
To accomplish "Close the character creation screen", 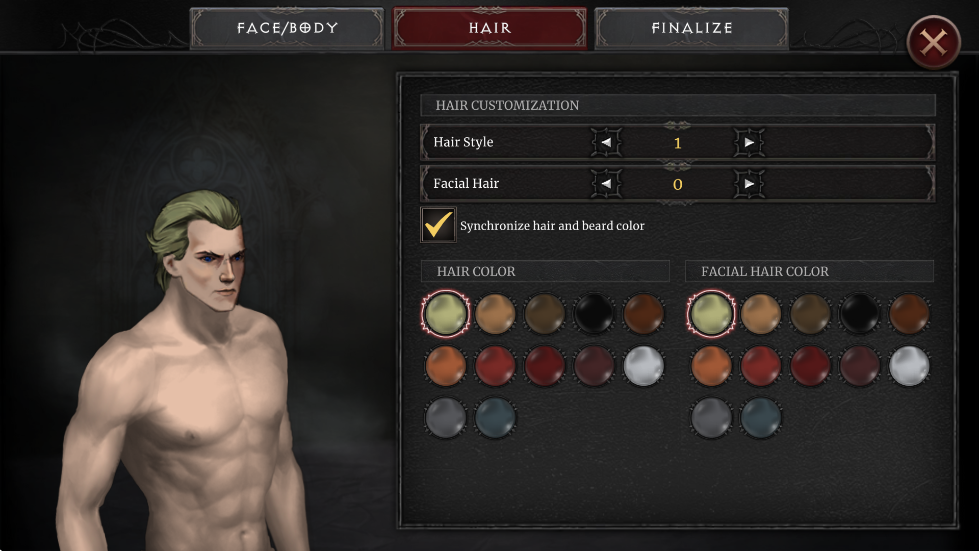I will 933,42.
